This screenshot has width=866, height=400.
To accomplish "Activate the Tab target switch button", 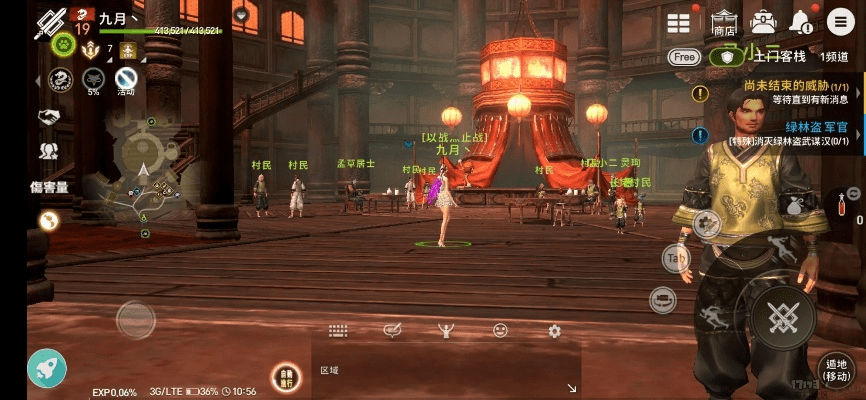I will (676, 258).
